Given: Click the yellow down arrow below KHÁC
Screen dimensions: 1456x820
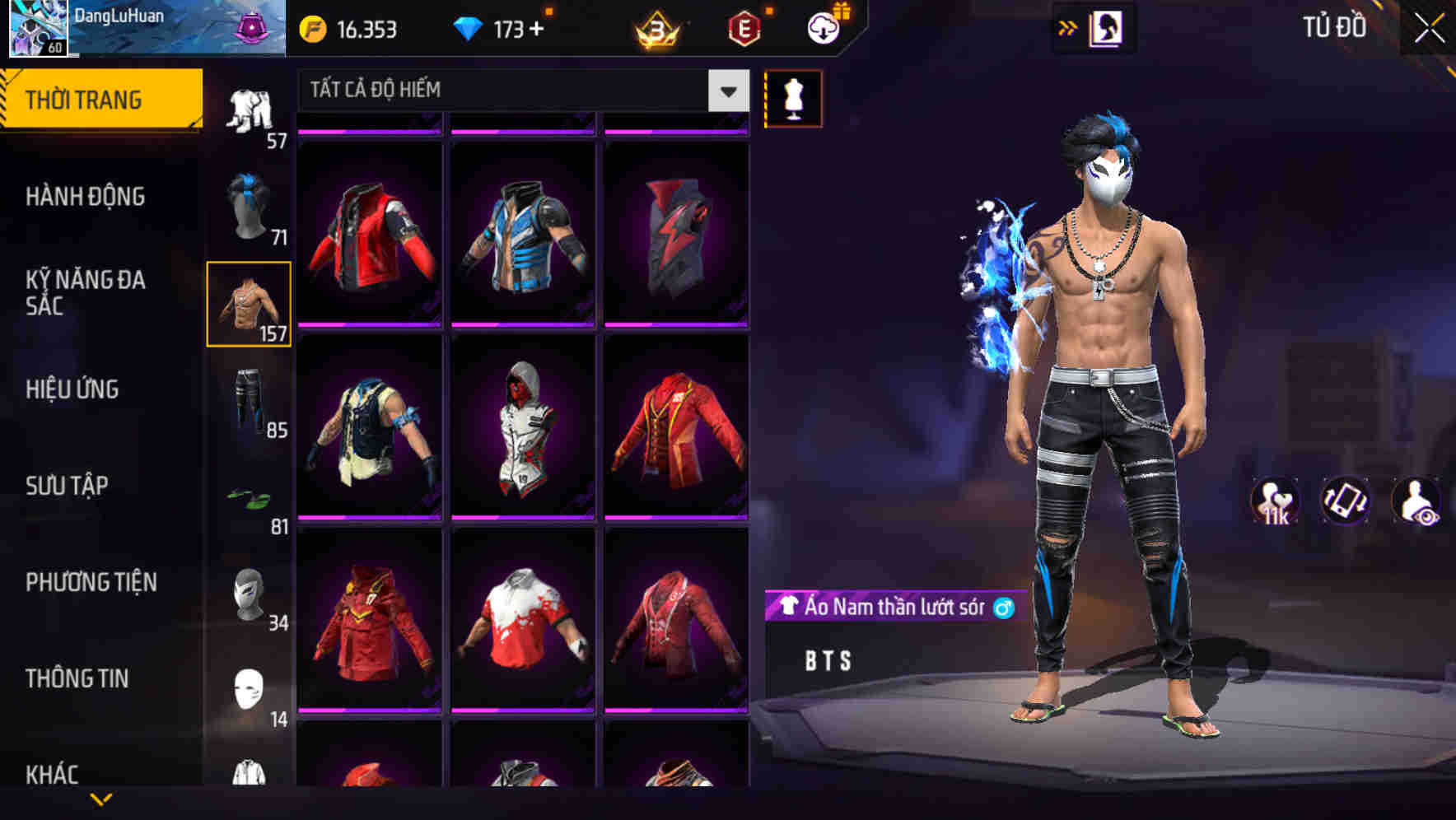Looking at the screenshot, I should (x=100, y=800).
